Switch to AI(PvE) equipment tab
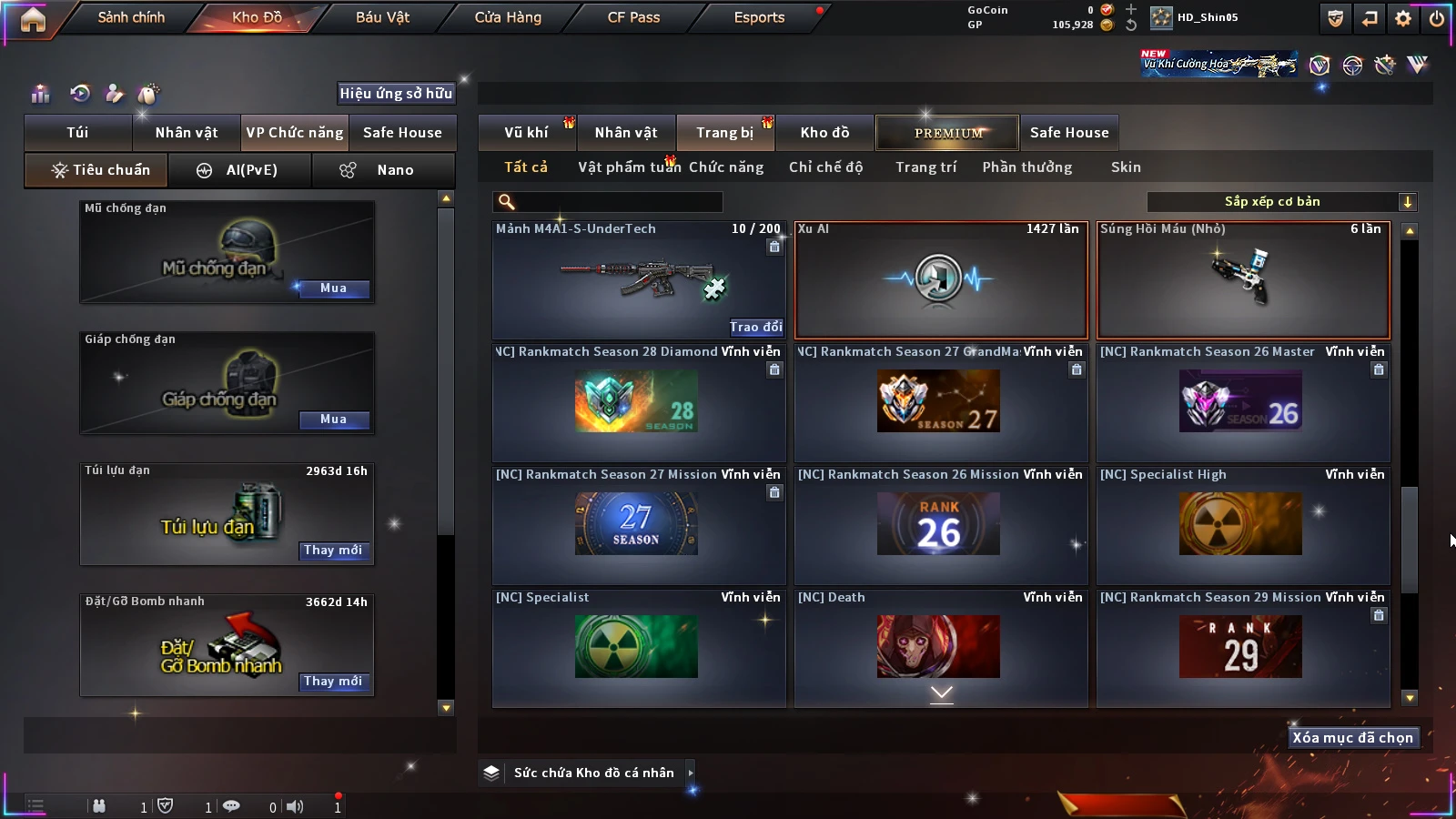Image resolution: width=1456 pixels, height=819 pixels. (x=240, y=170)
